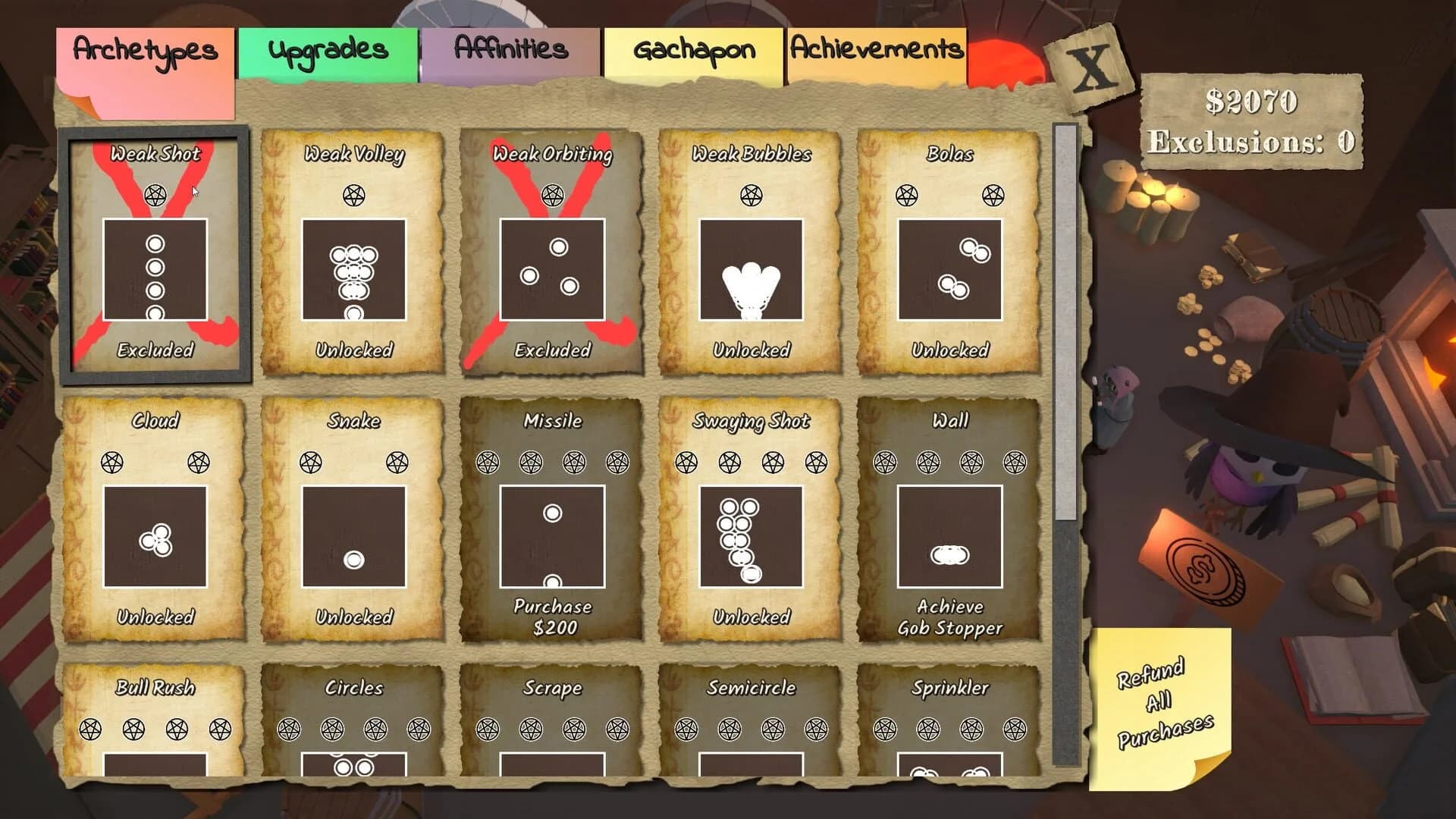Purchase the Missile archetype for $200

[x=553, y=614]
